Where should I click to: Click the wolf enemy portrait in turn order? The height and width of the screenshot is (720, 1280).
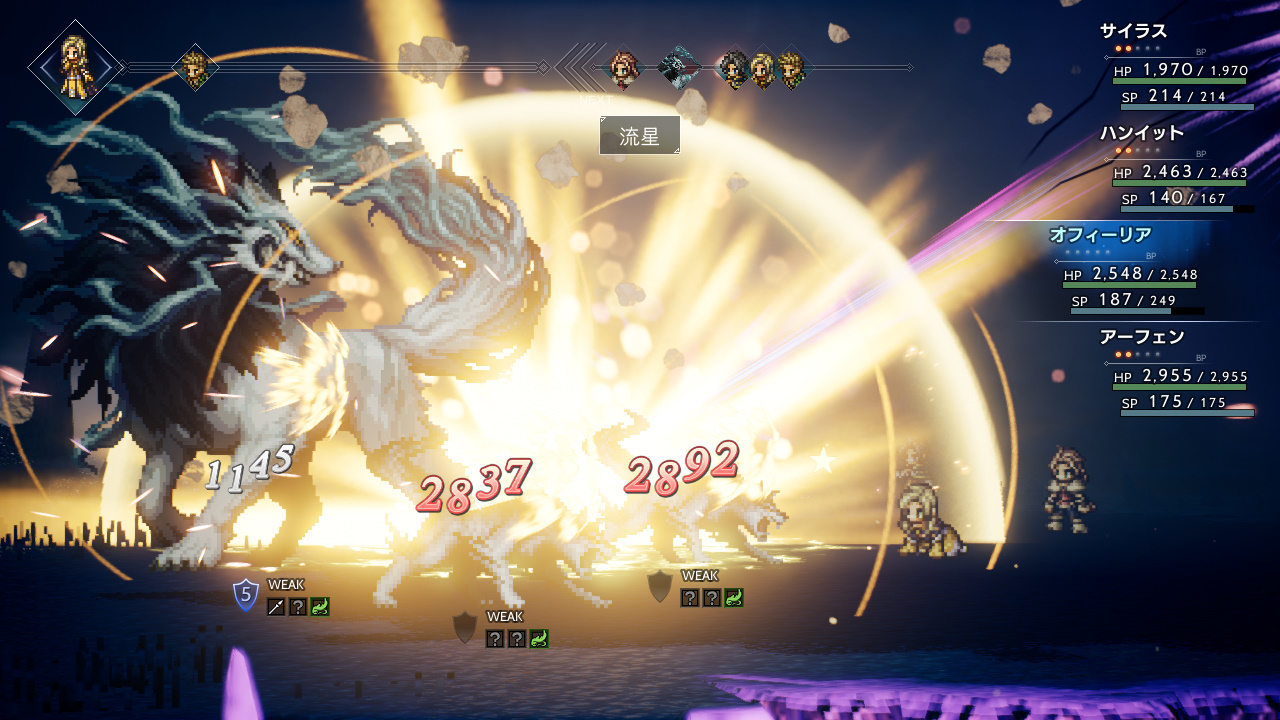click(x=678, y=68)
